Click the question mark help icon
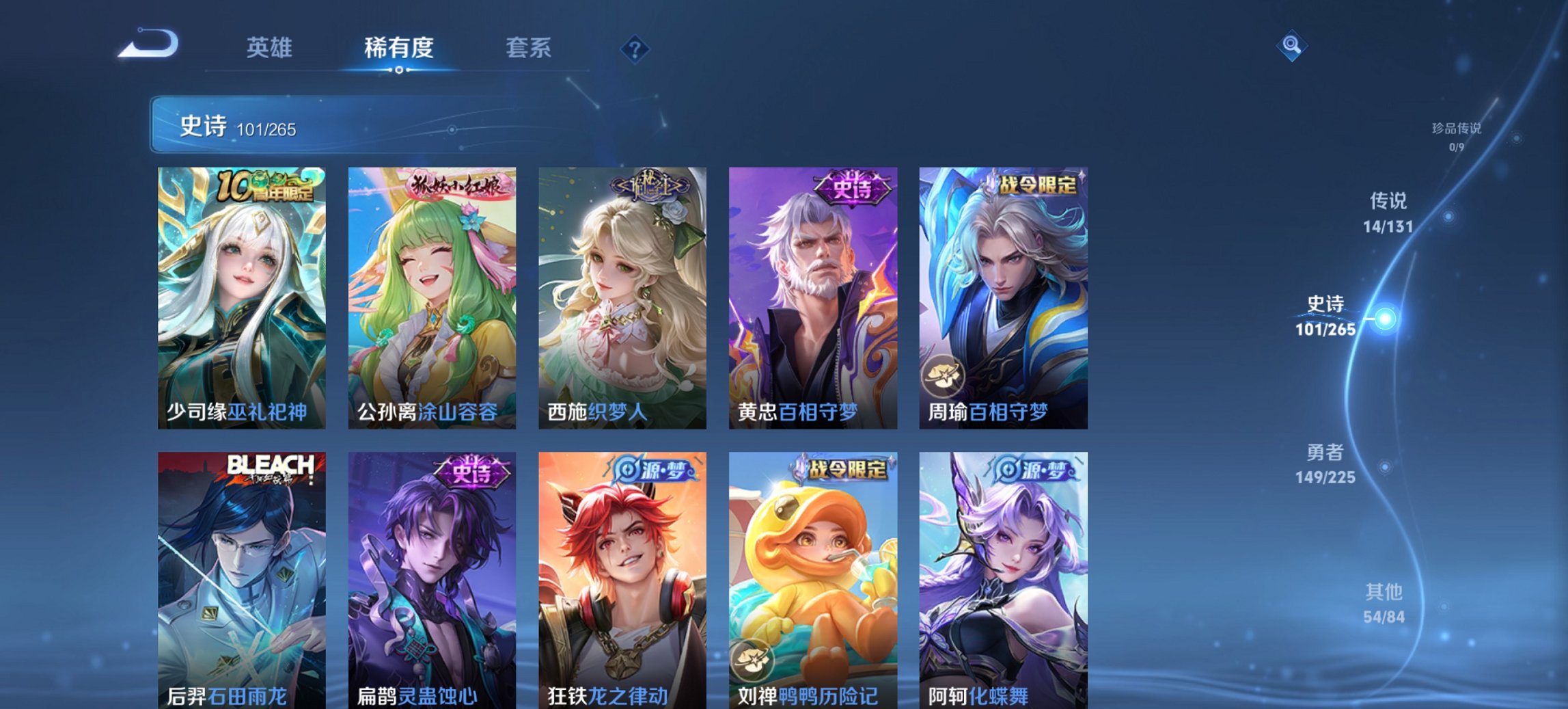Screen dimensions: 1568x709 [635, 48]
